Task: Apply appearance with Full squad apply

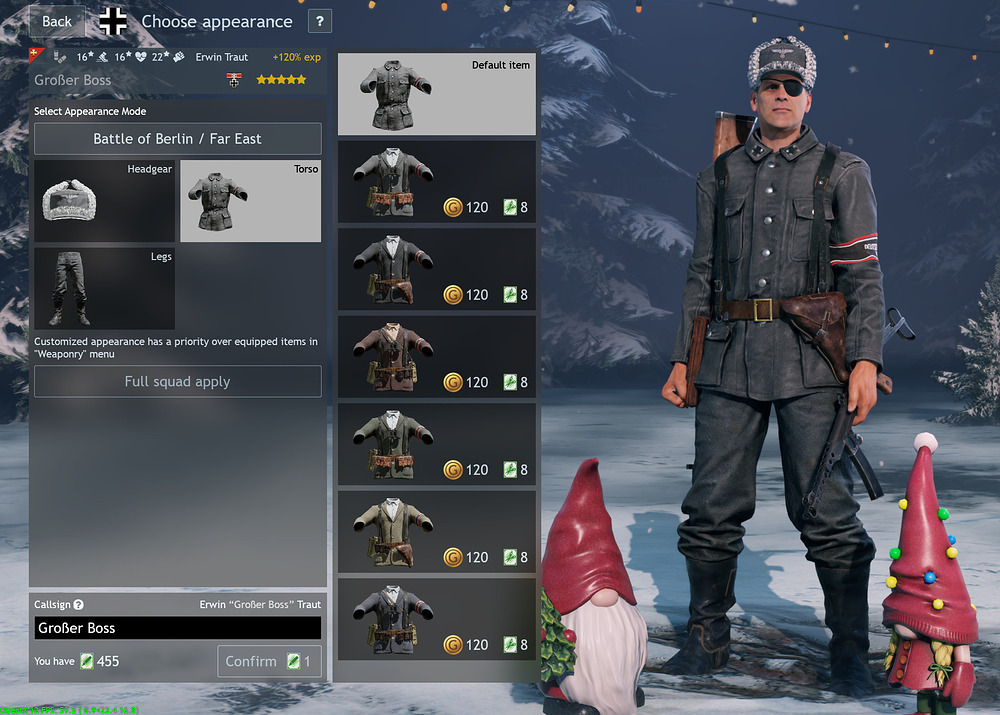Action: pyautogui.click(x=178, y=382)
